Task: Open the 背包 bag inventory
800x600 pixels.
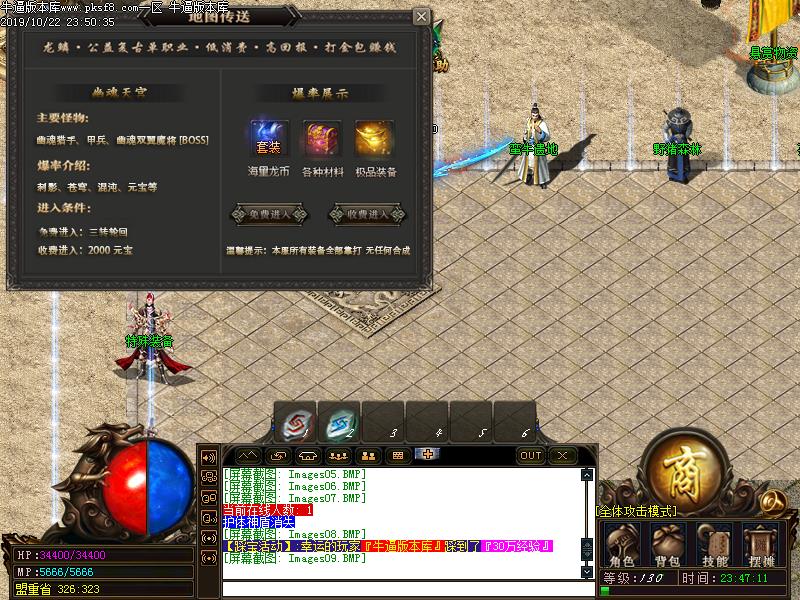Action: click(x=669, y=545)
